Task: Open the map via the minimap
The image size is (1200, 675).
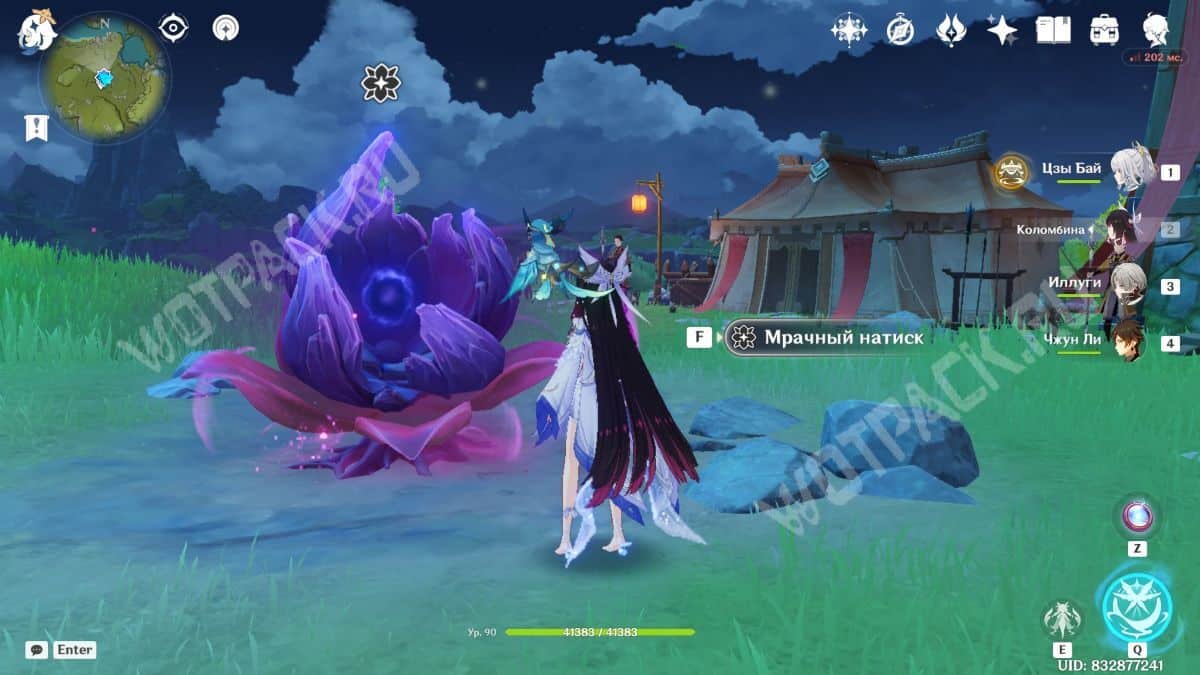Action: coord(104,78)
